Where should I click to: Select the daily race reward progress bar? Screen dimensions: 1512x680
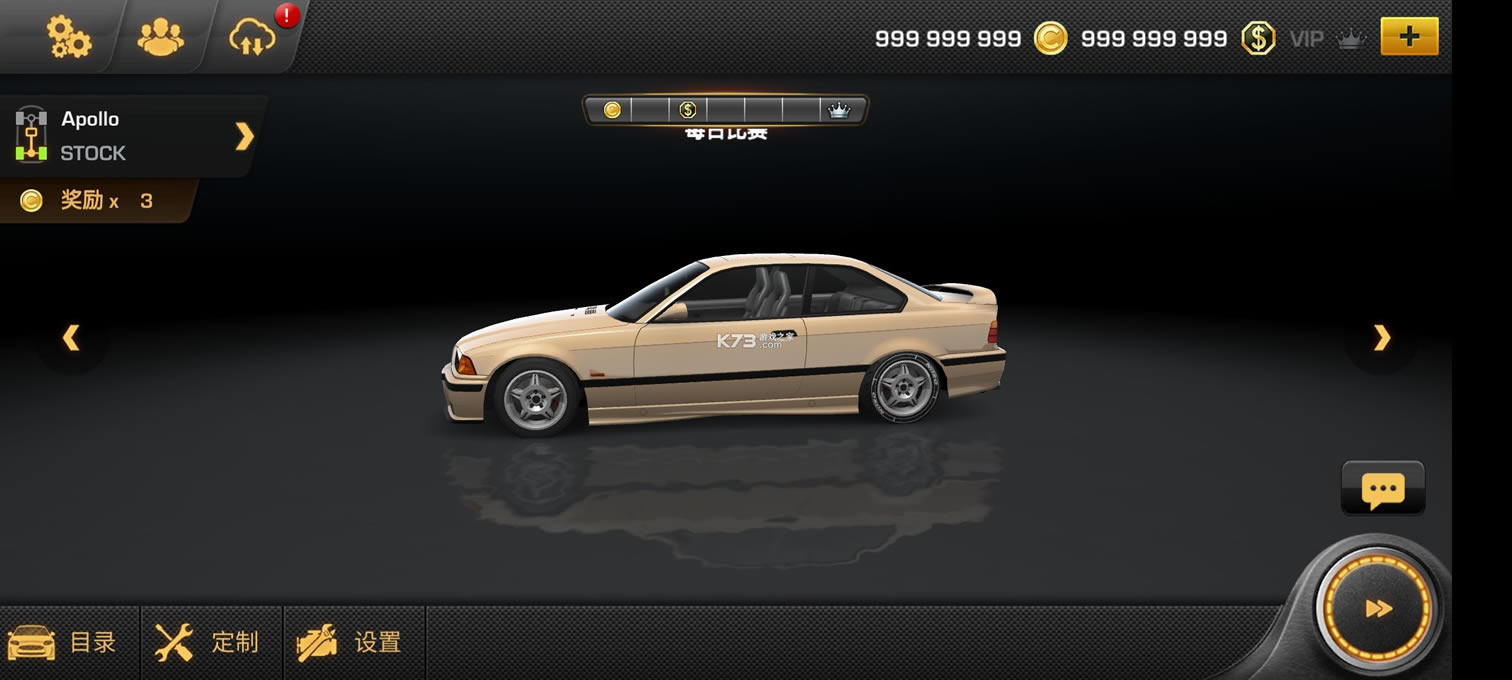(x=725, y=110)
